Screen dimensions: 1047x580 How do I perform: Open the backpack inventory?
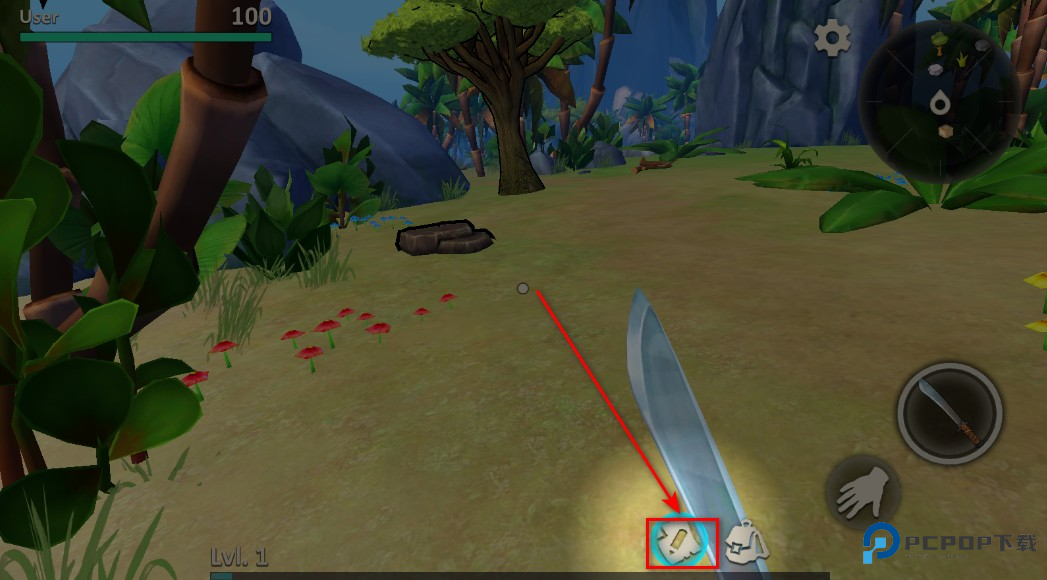click(745, 543)
